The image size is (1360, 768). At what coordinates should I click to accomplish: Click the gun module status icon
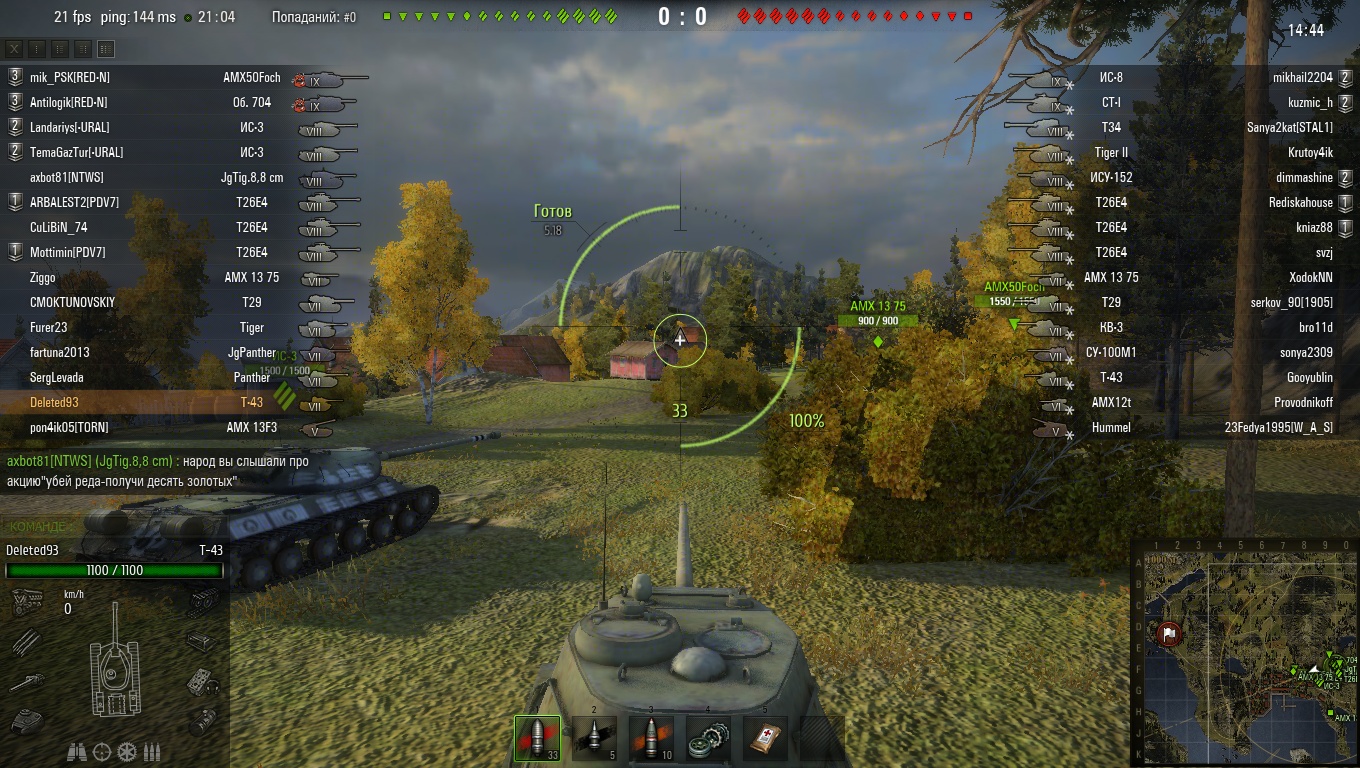[x=26, y=681]
